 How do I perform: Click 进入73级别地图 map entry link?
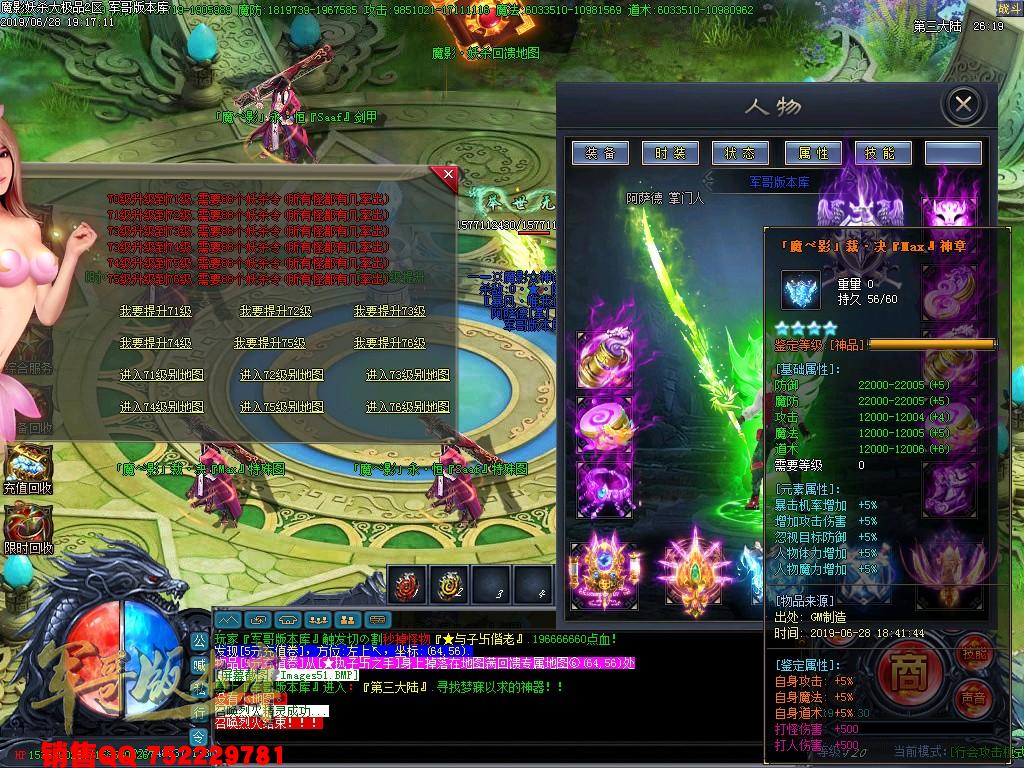(x=407, y=376)
